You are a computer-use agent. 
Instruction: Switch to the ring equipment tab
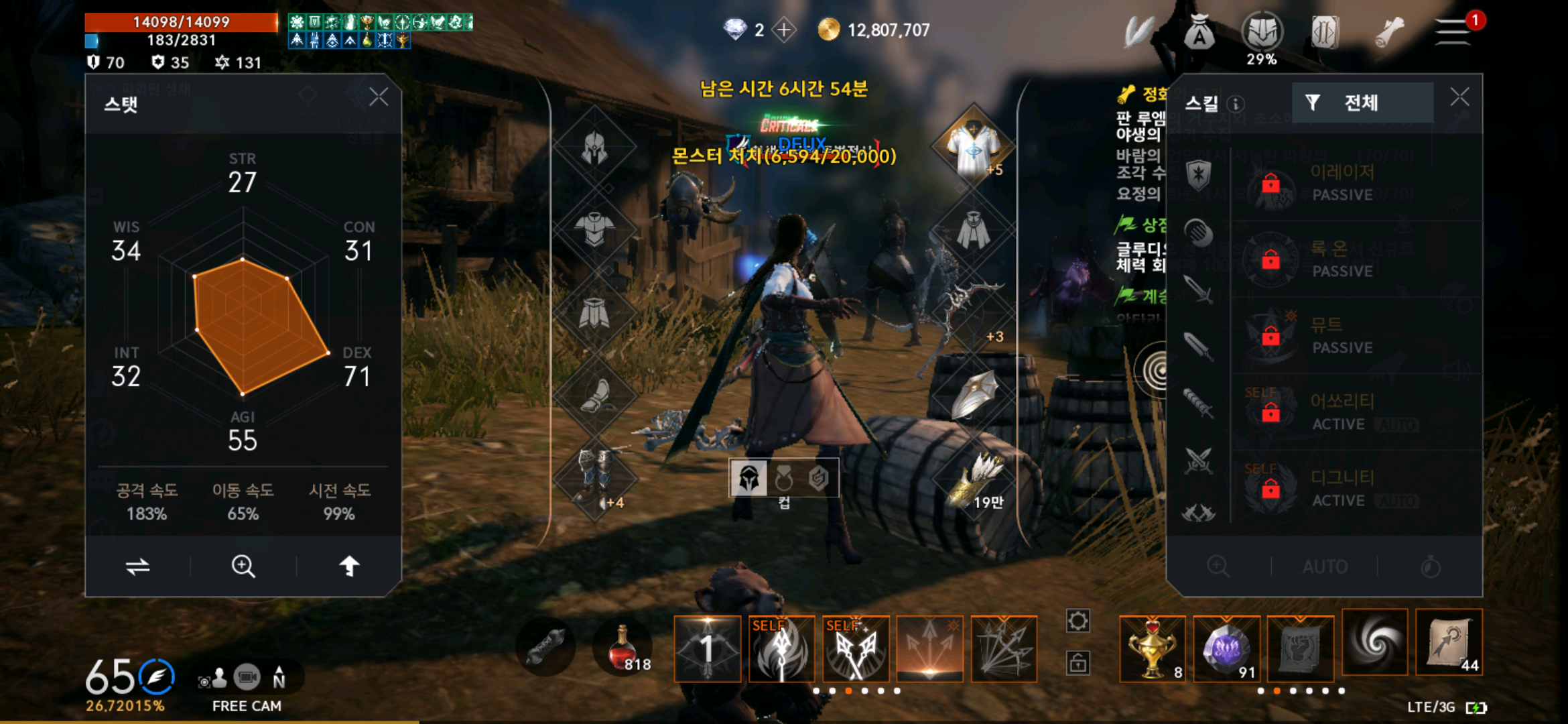tap(783, 479)
